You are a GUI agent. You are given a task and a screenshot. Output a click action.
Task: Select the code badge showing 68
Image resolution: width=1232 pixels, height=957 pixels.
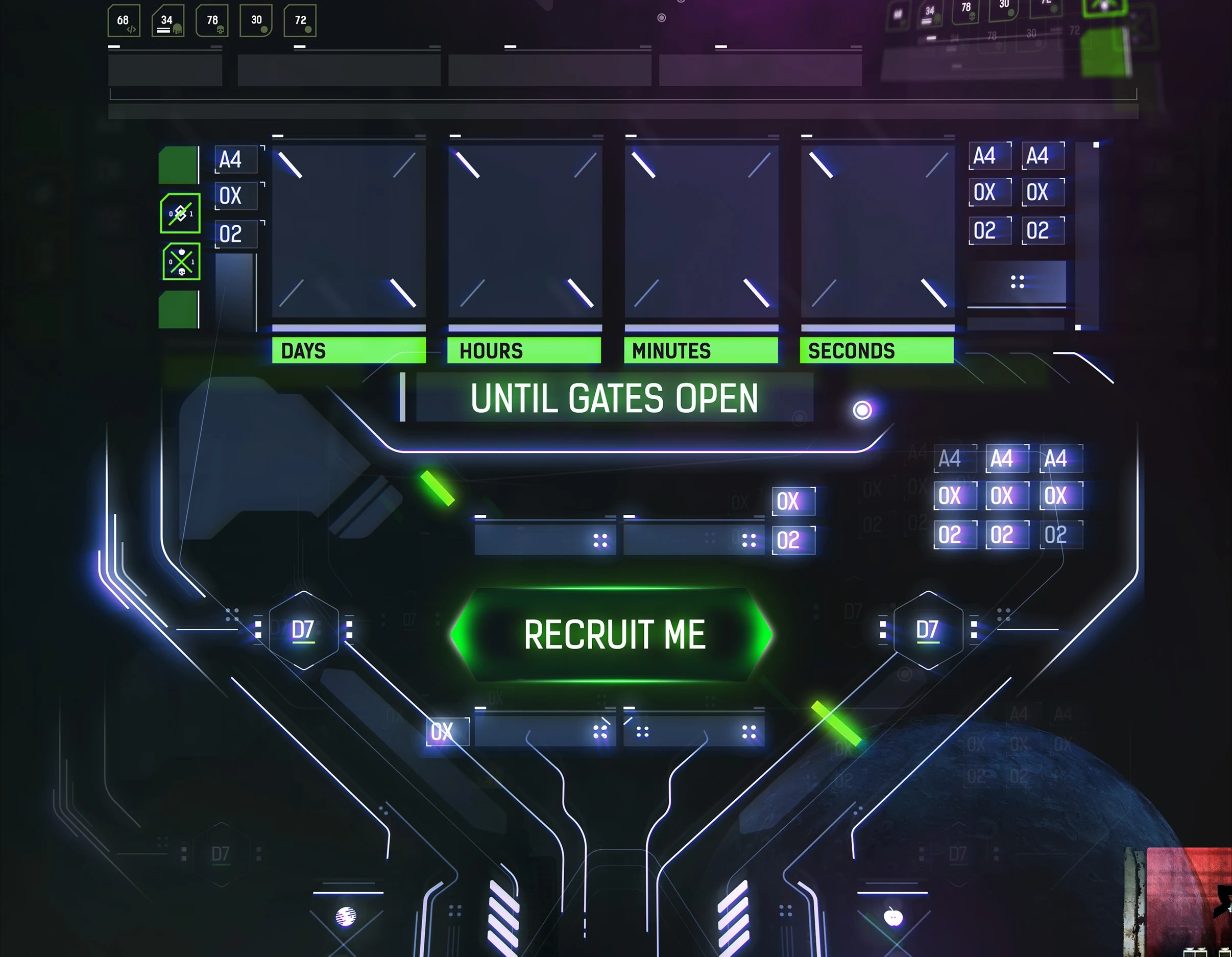pyautogui.click(x=123, y=21)
